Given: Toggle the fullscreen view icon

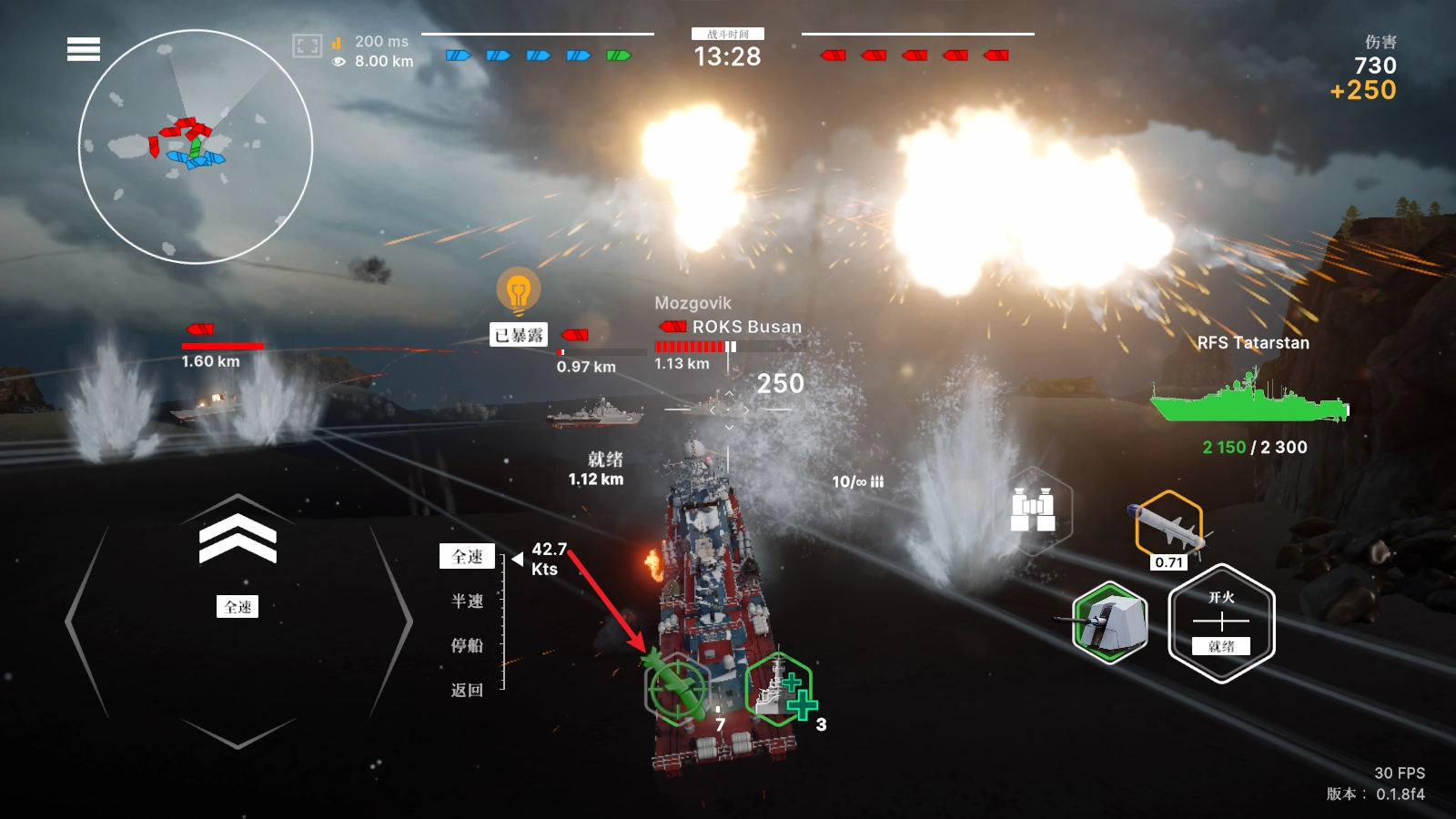Looking at the screenshot, I should 307,45.
